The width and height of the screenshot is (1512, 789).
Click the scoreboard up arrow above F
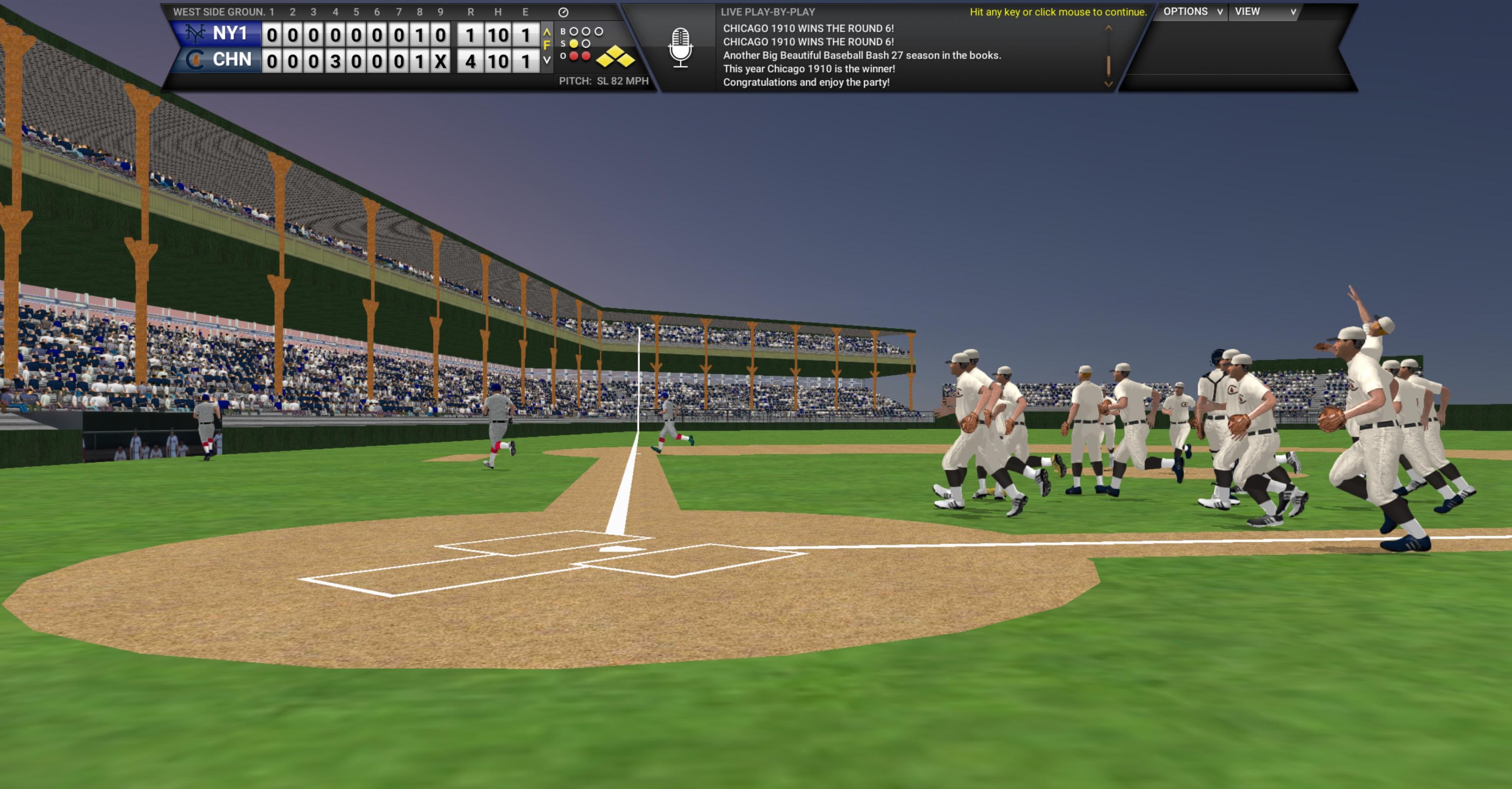click(547, 32)
